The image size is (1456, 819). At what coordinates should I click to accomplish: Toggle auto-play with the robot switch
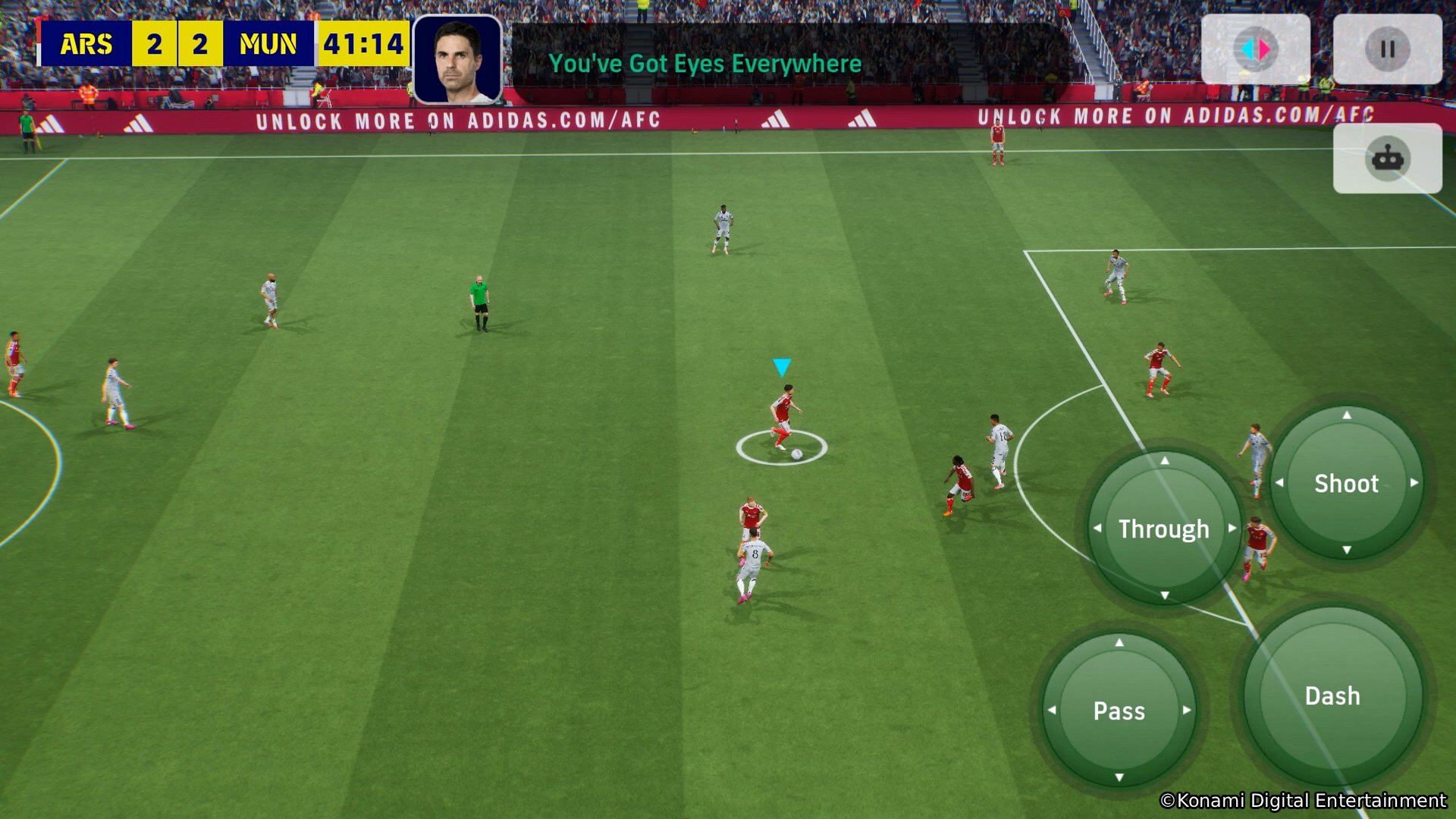coord(1388,158)
